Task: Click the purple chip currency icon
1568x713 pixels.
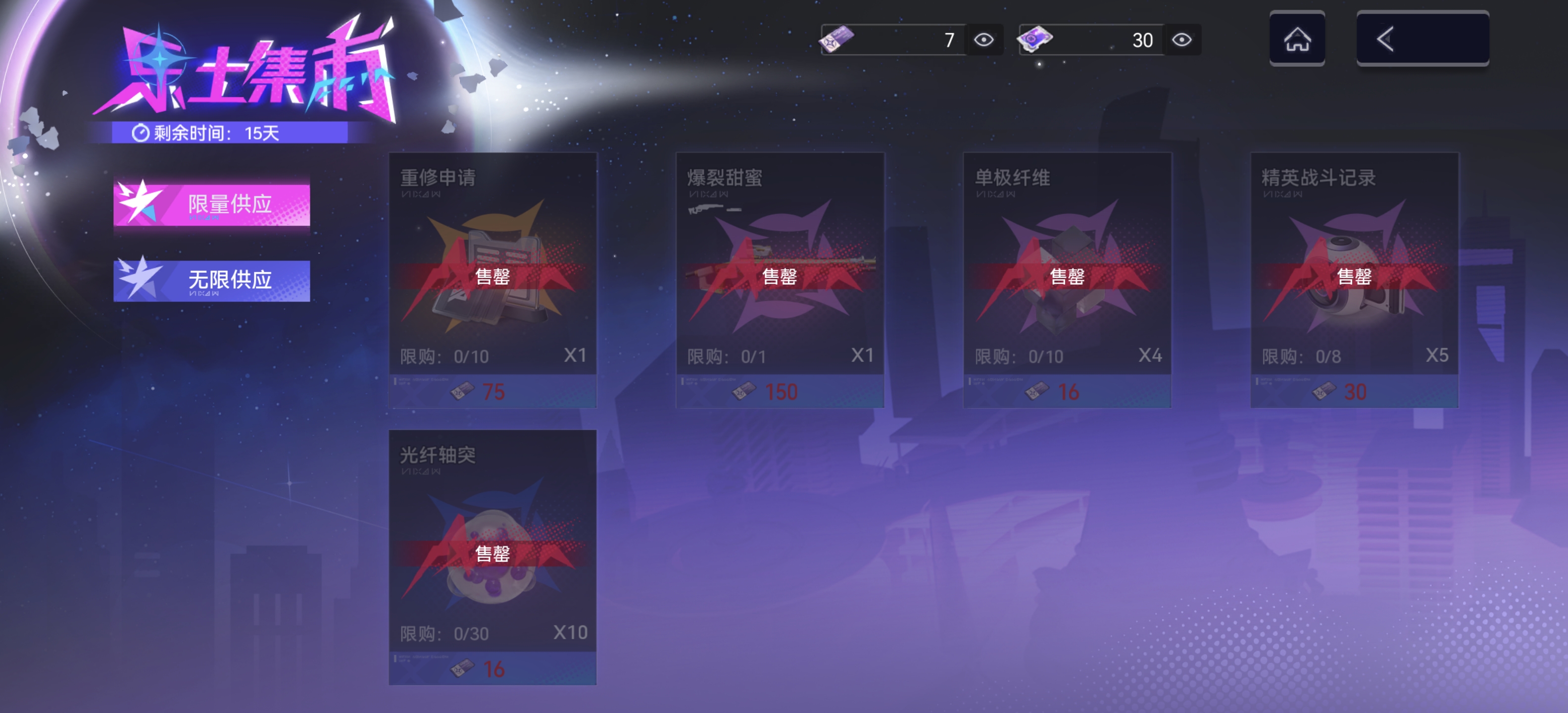Action: [1036, 39]
